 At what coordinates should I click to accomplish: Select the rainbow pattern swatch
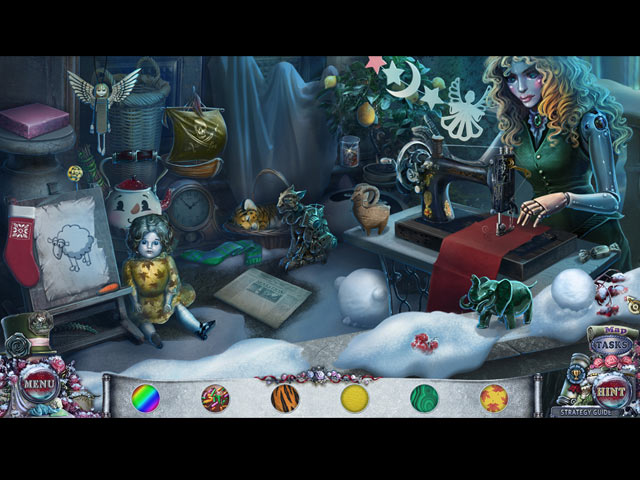coord(146,398)
